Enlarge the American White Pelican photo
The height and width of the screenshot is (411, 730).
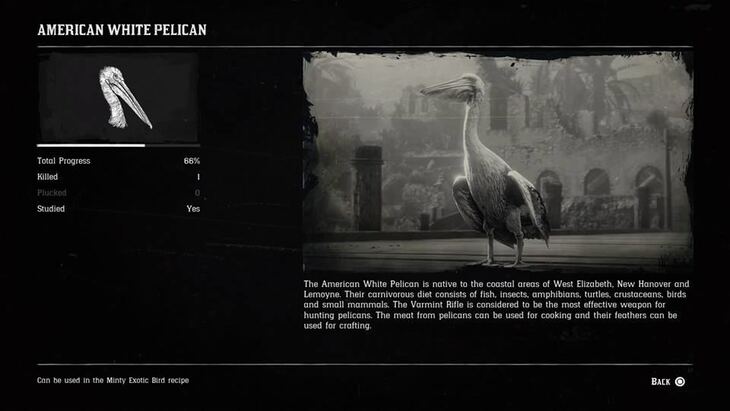point(497,163)
